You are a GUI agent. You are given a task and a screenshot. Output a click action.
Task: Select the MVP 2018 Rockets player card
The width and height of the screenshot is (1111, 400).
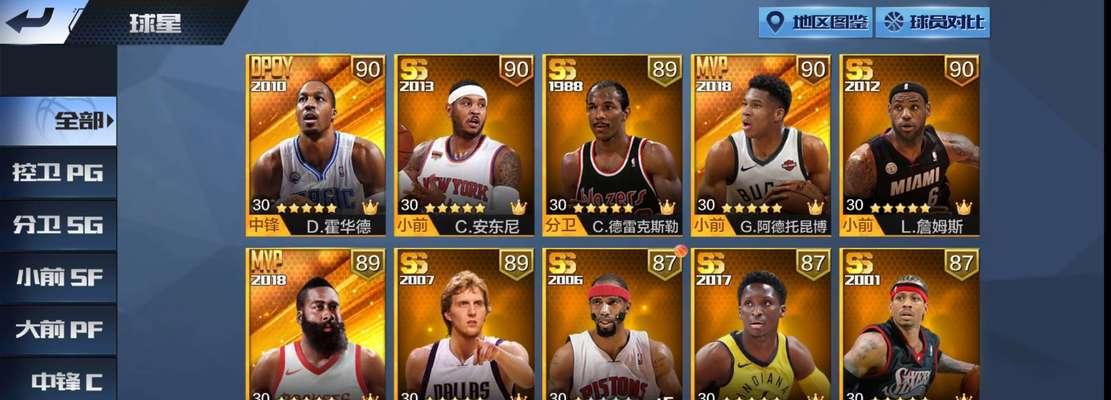coord(316,325)
